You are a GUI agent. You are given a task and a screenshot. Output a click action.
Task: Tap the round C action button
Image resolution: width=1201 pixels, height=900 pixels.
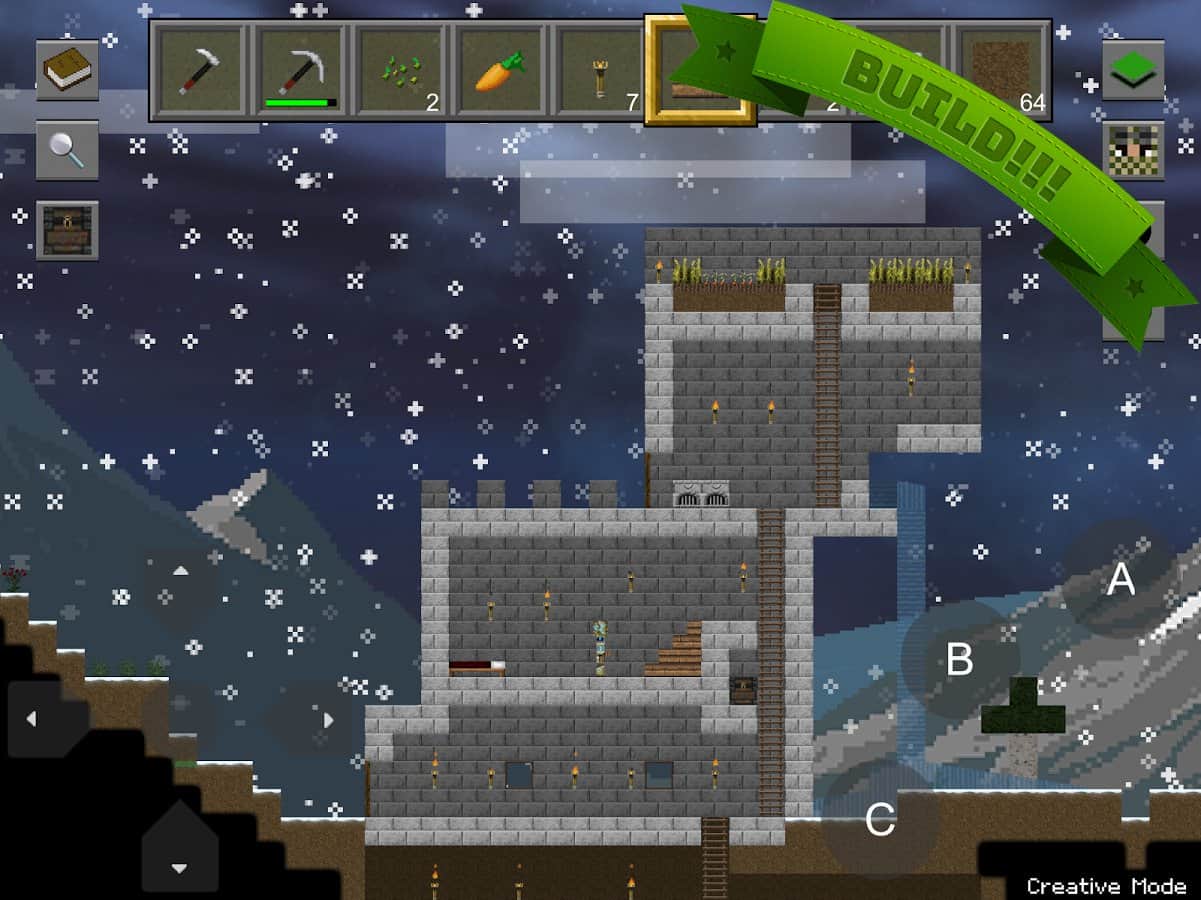coord(880,820)
